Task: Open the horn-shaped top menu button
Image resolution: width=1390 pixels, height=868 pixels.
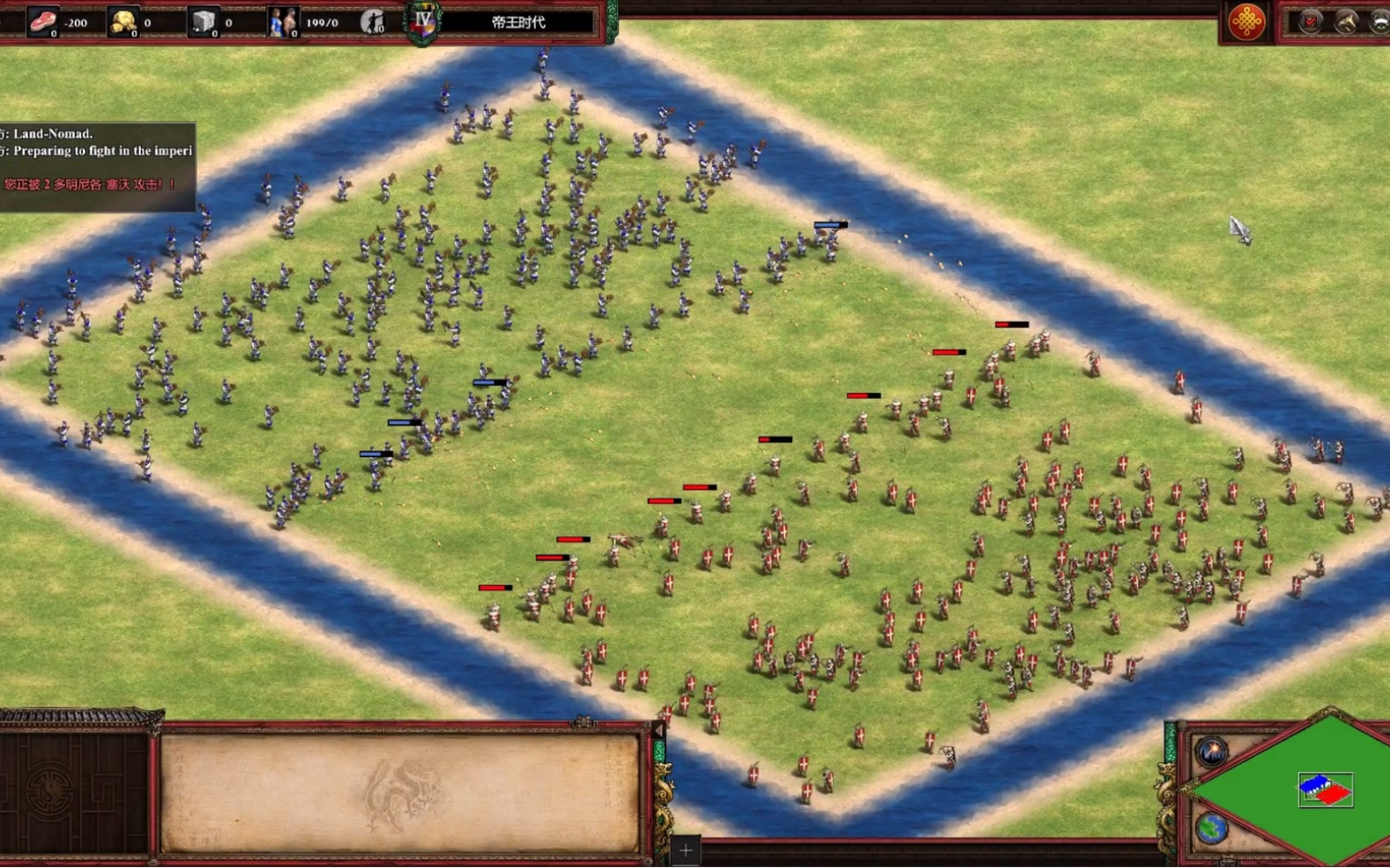Action: point(1346,21)
